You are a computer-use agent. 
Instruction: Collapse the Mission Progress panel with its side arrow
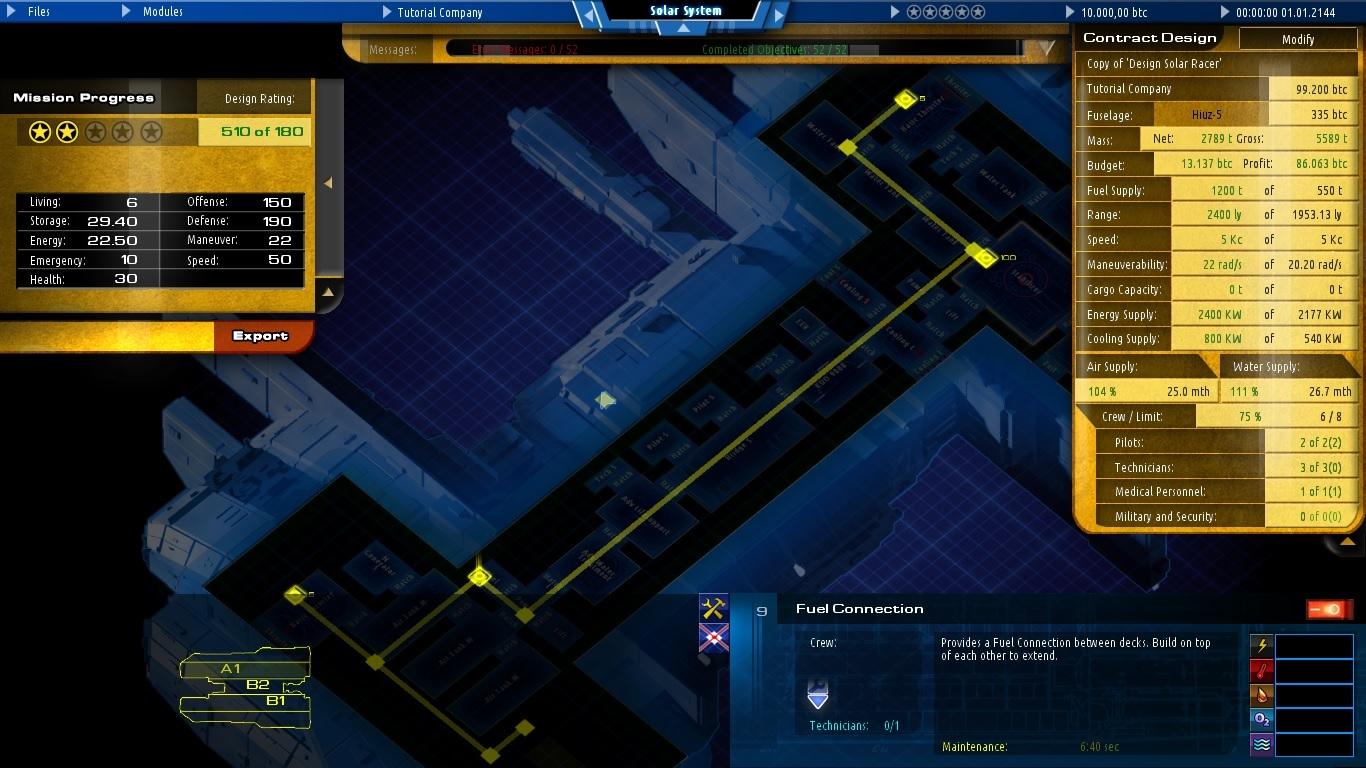[327, 184]
